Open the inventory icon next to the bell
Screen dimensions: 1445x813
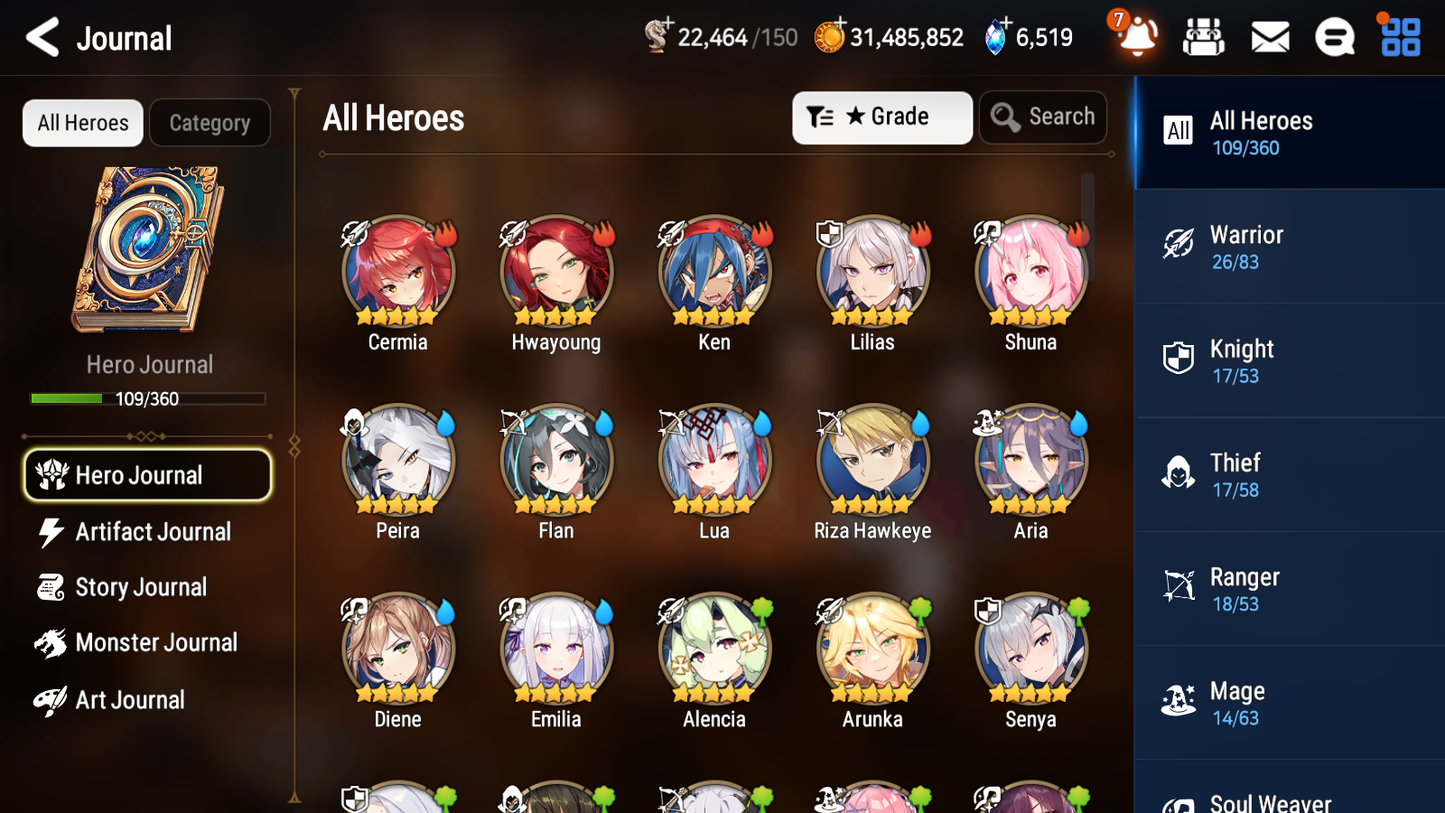[1203, 35]
